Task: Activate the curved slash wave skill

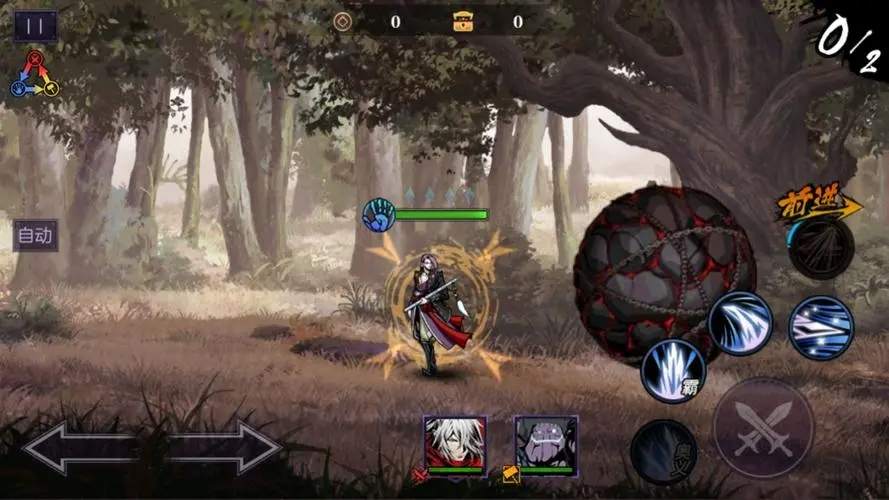Action: pyautogui.click(x=740, y=323)
